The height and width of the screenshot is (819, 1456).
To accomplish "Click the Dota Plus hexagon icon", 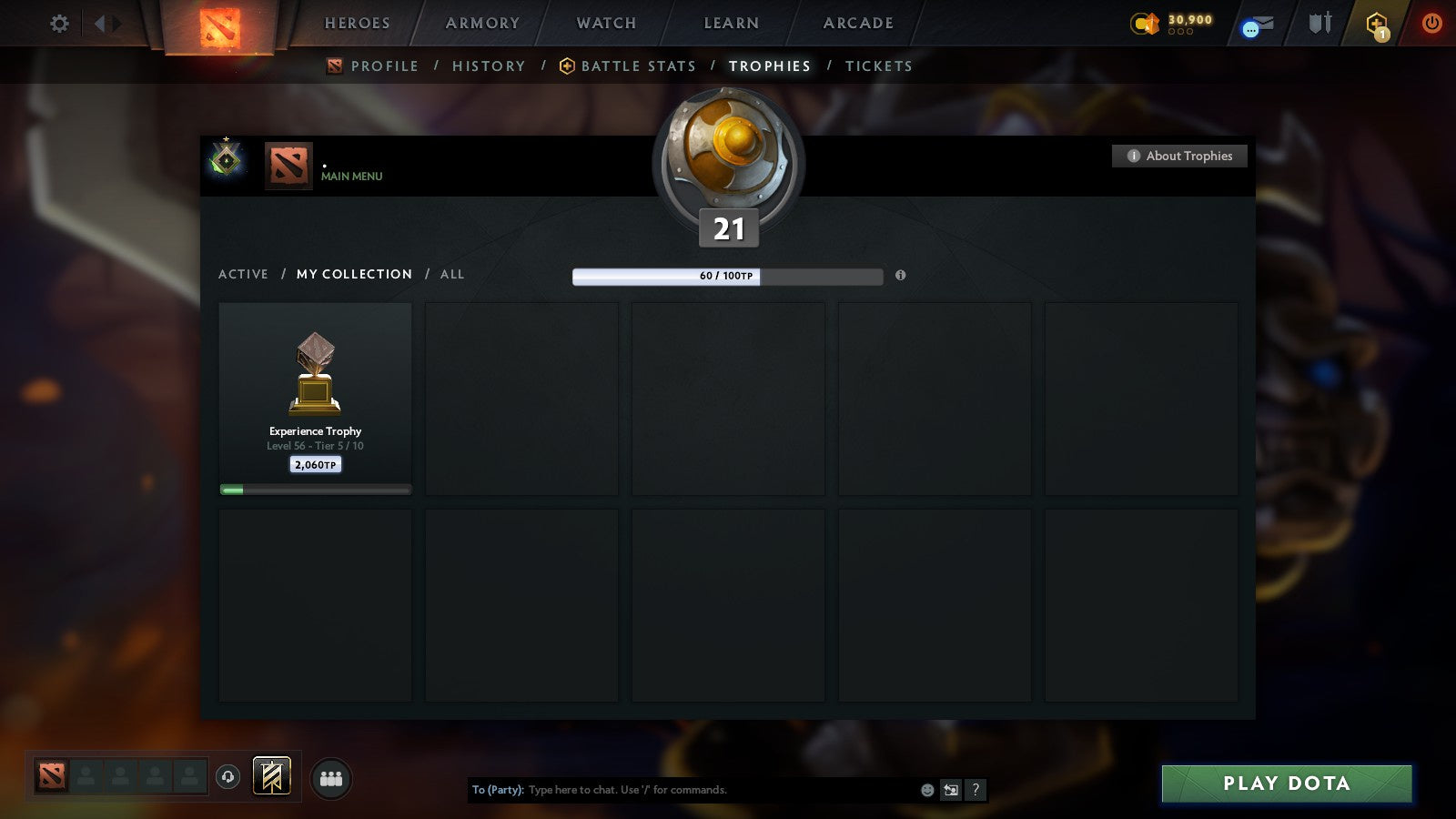I will [1376, 25].
